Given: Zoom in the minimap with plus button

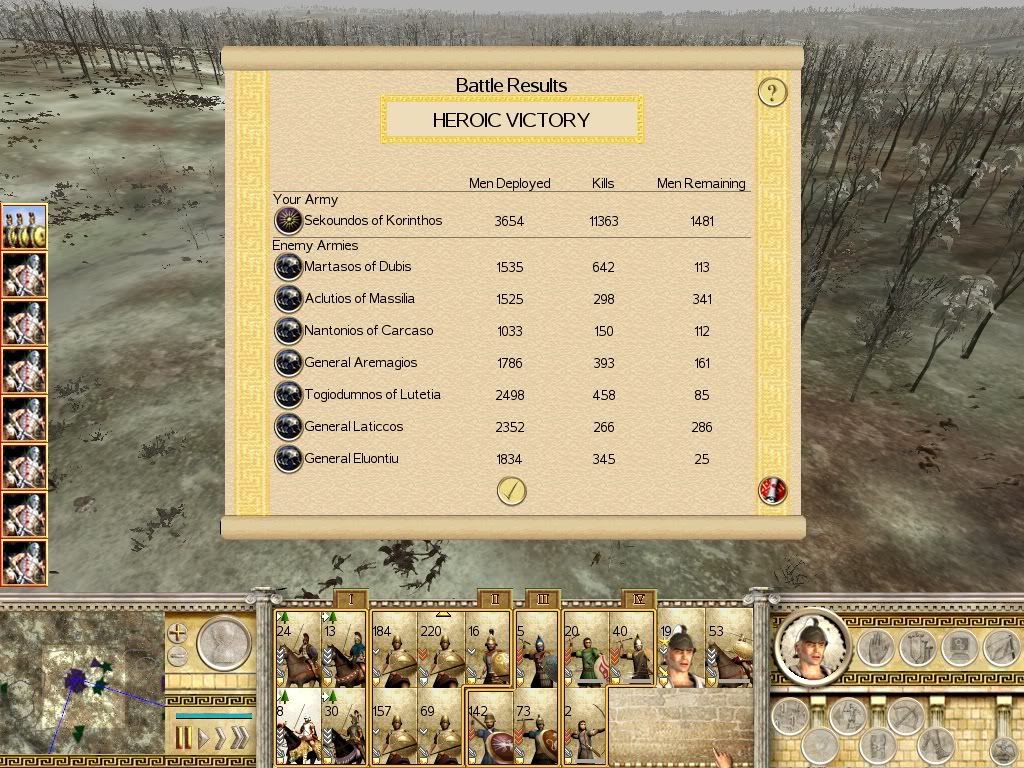Looking at the screenshot, I should coord(177,633).
